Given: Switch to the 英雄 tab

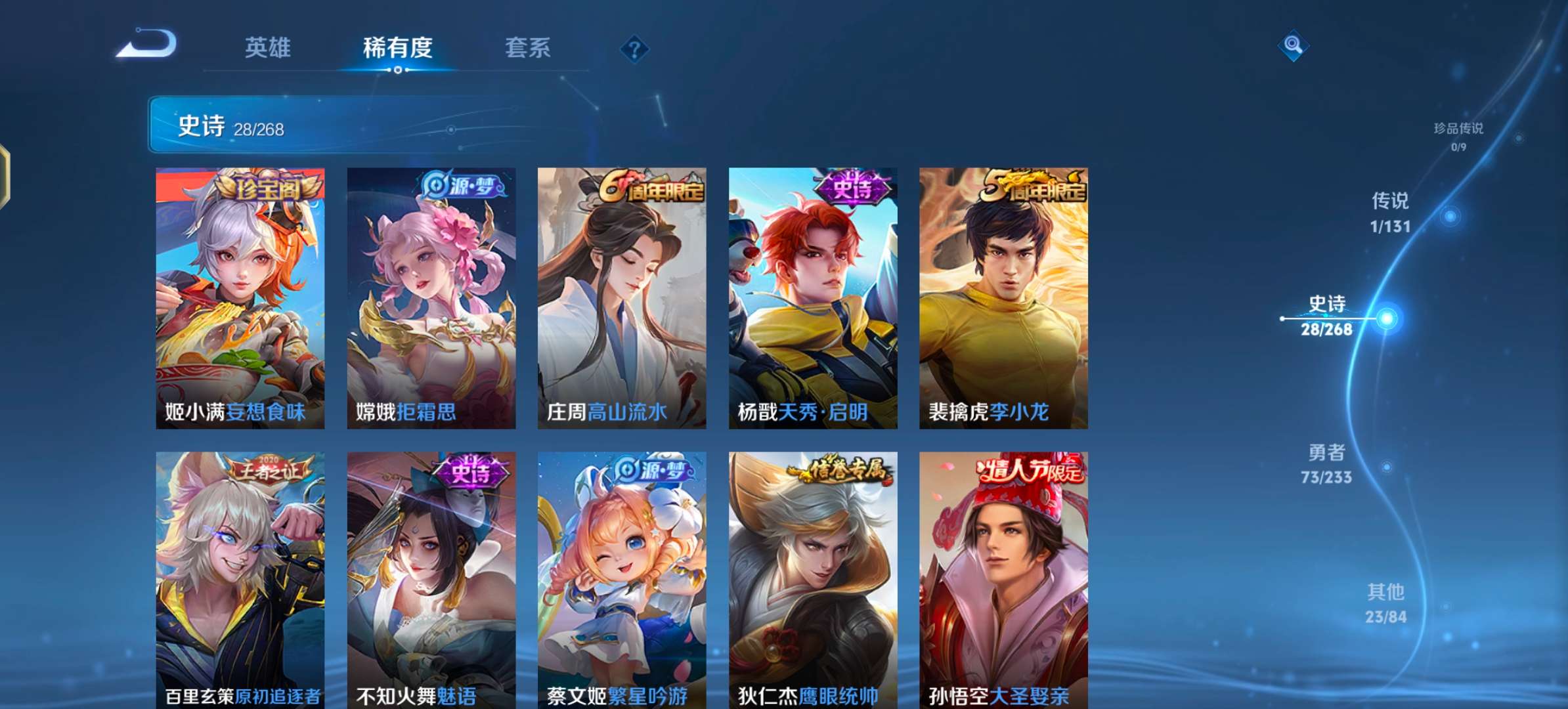Looking at the screenshot, I should pyautogui.click(x=269, y=48).
